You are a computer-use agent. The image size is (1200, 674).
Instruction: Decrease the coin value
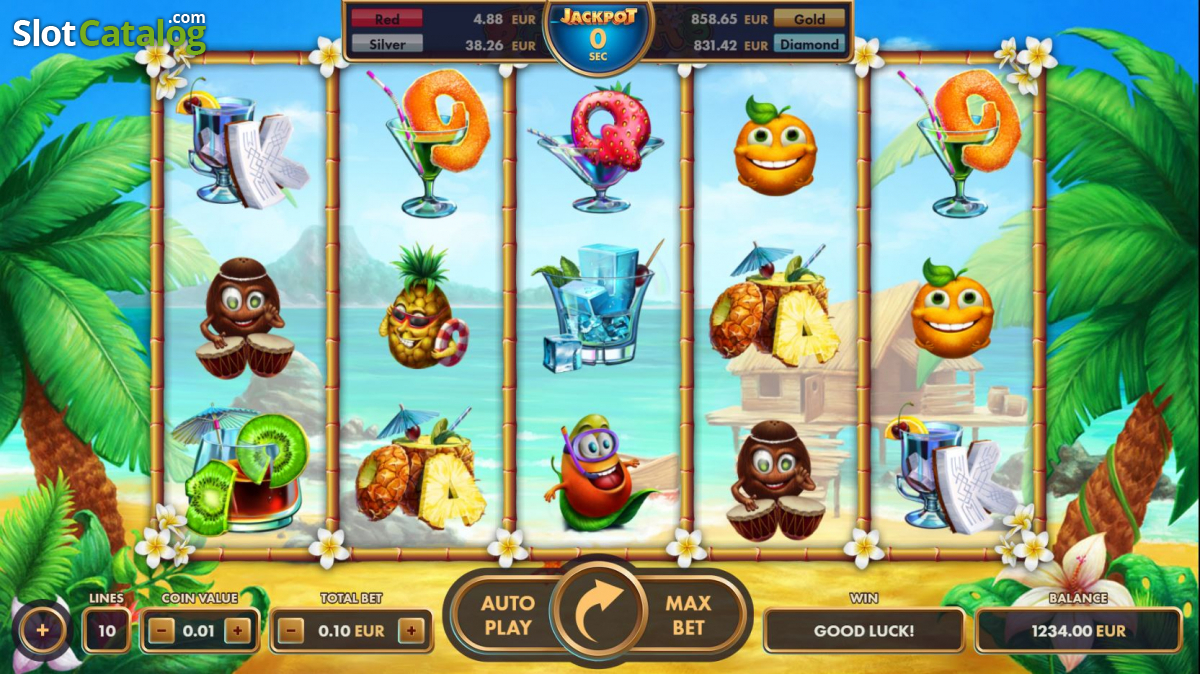(x=164, y=631)
